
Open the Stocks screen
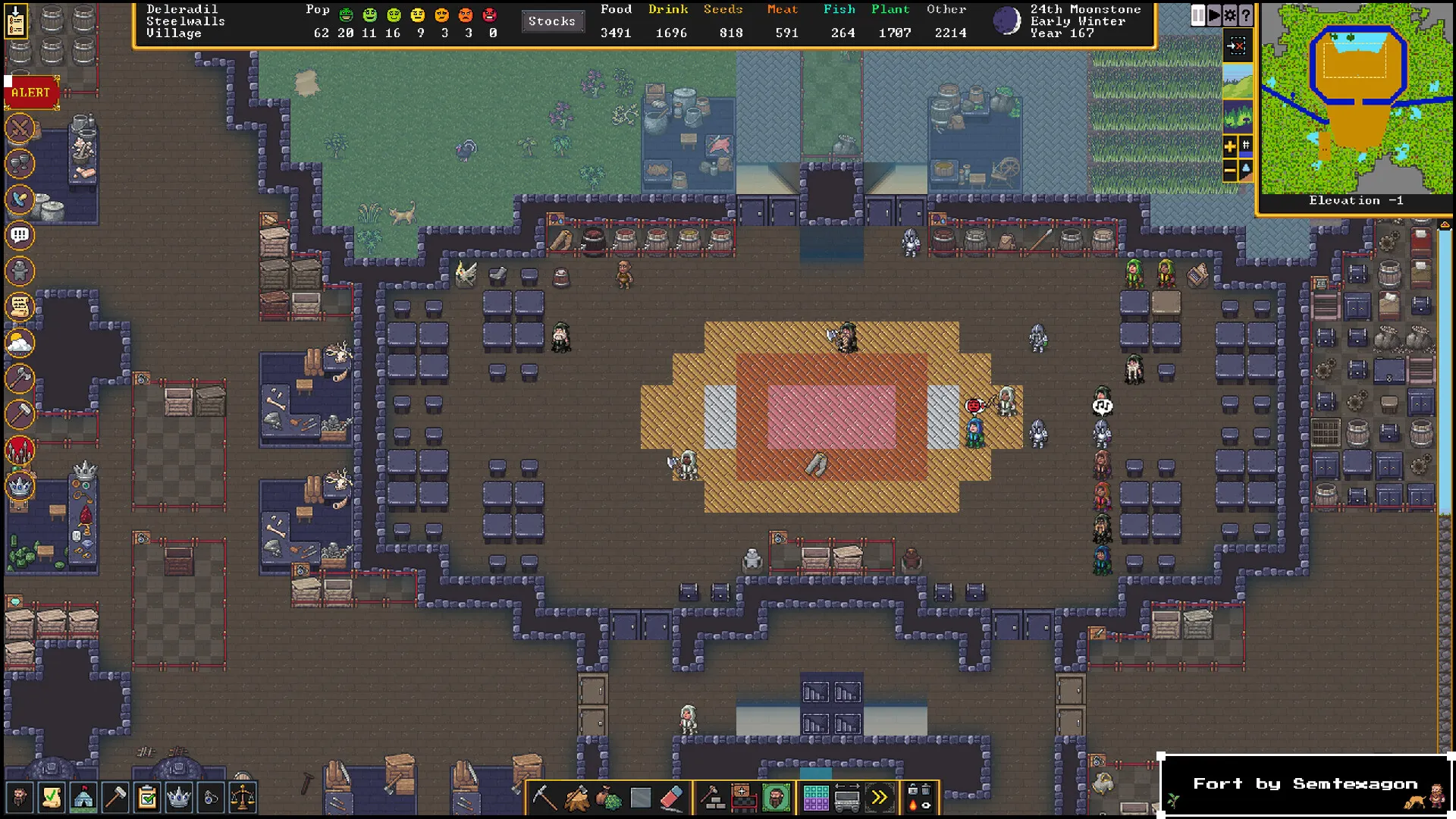pyautogui.click(x=553, y=21)
